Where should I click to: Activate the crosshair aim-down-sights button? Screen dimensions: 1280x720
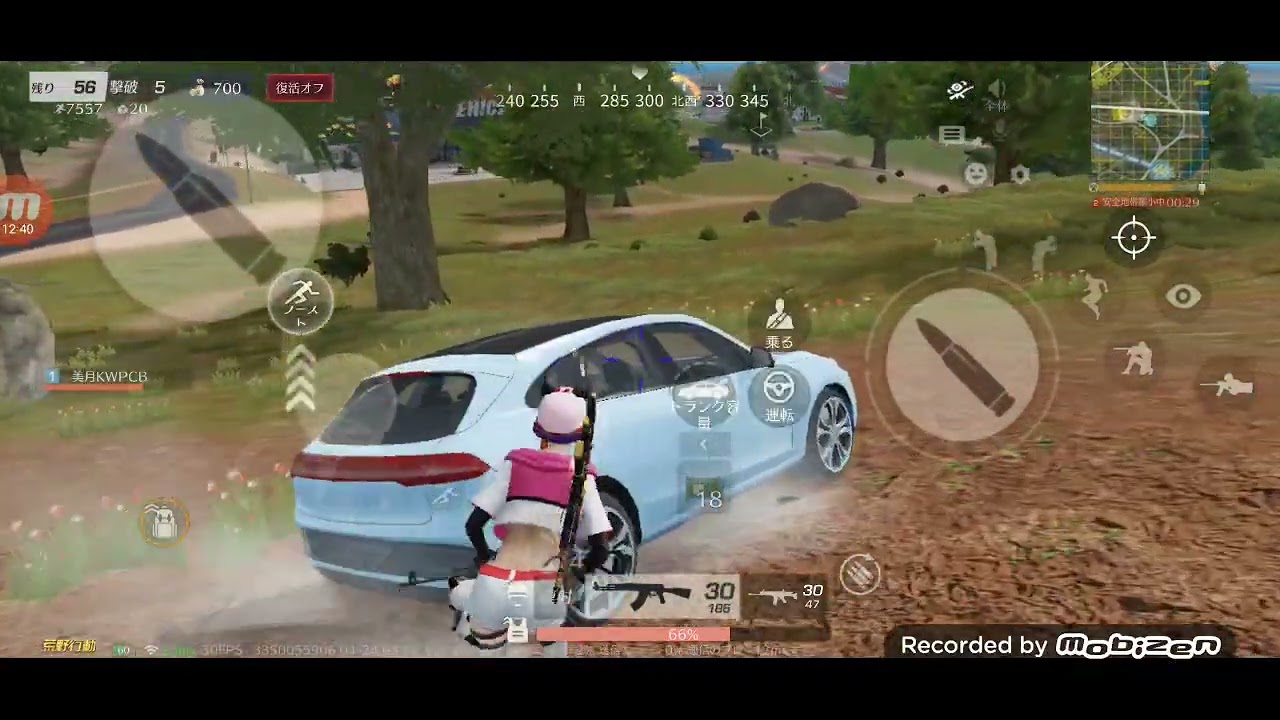(x=1134, y=238)
